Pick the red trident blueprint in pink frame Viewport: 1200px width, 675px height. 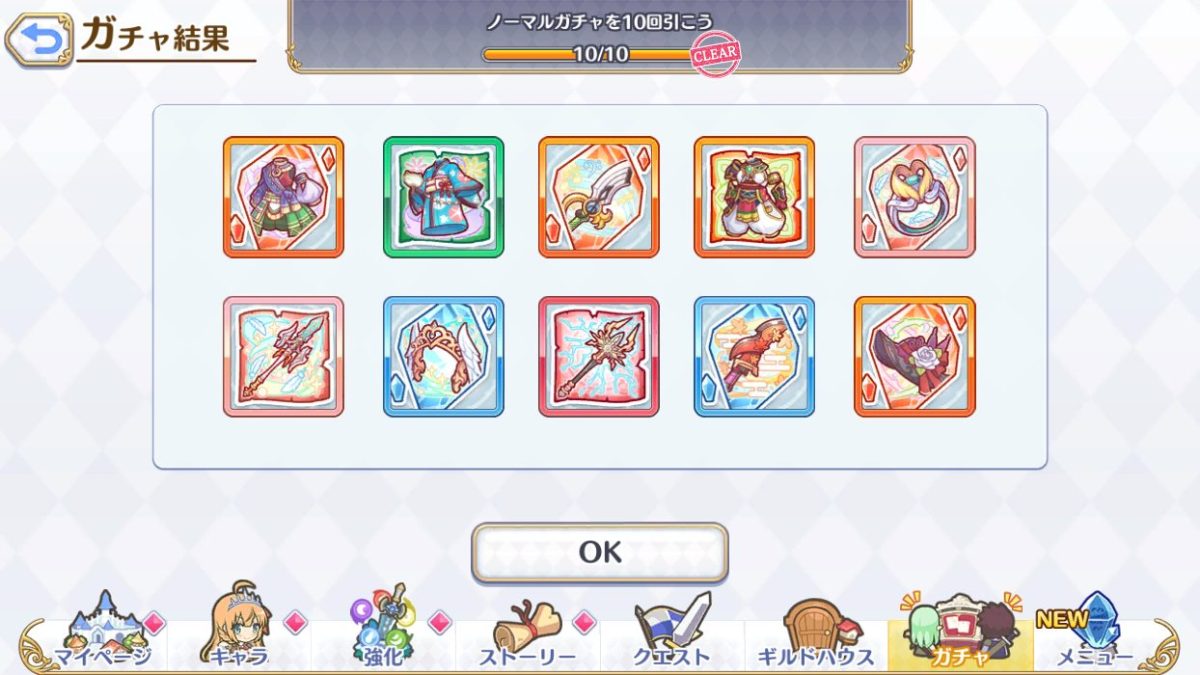tap(283, 357)
